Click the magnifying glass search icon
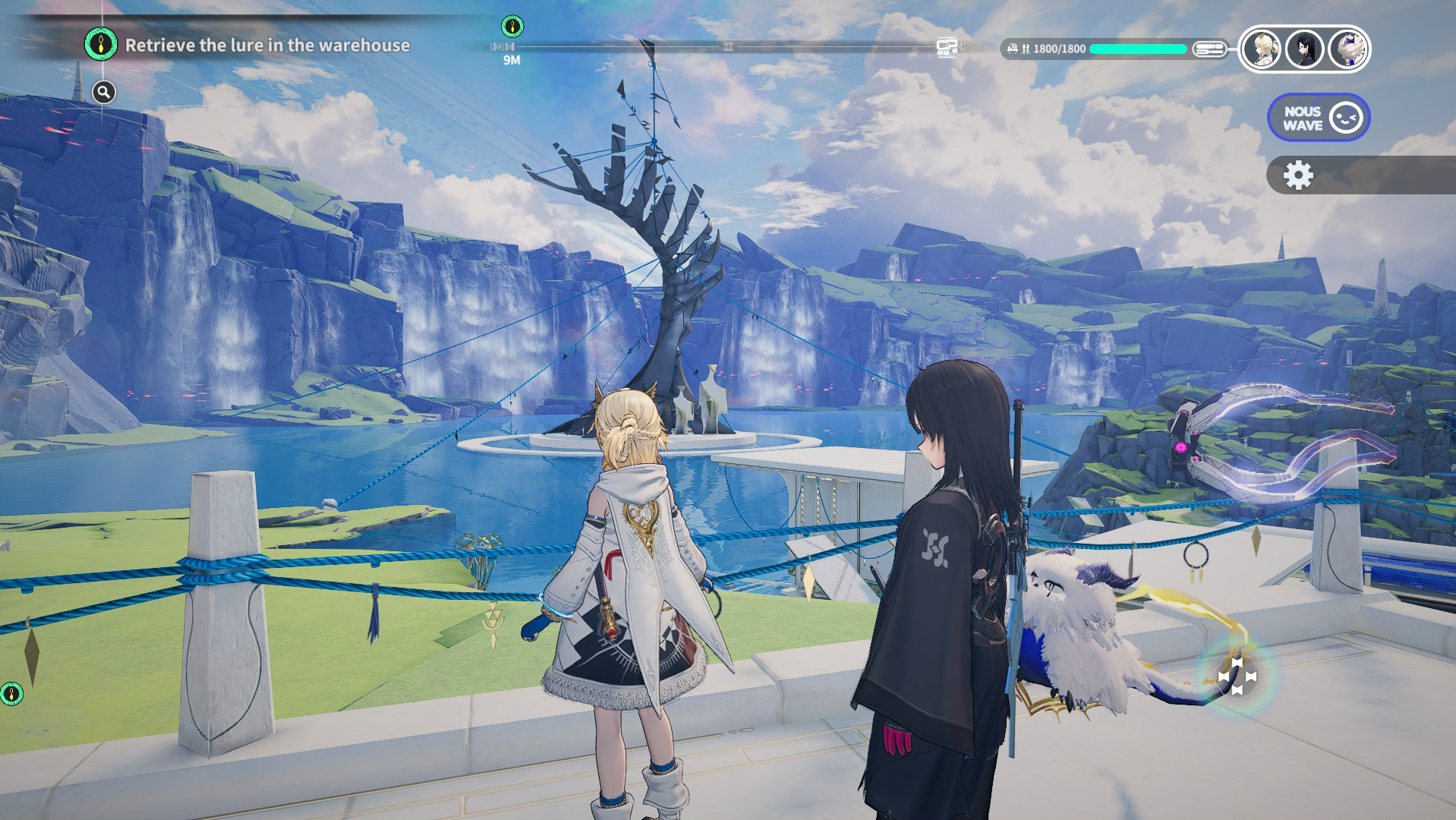Viewport: 1456px width, 820px height. 104,93
